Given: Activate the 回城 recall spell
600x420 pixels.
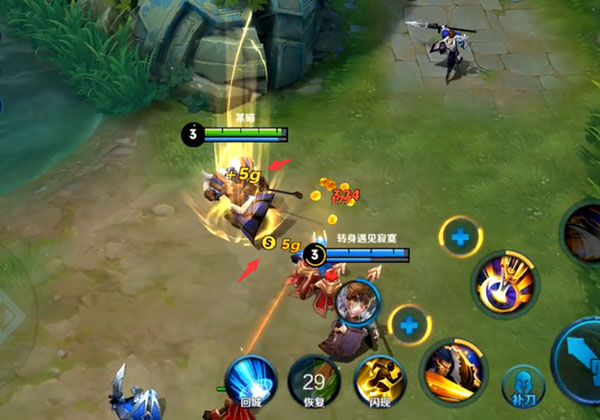Looking at the screenshot, I should pos(250,382).
